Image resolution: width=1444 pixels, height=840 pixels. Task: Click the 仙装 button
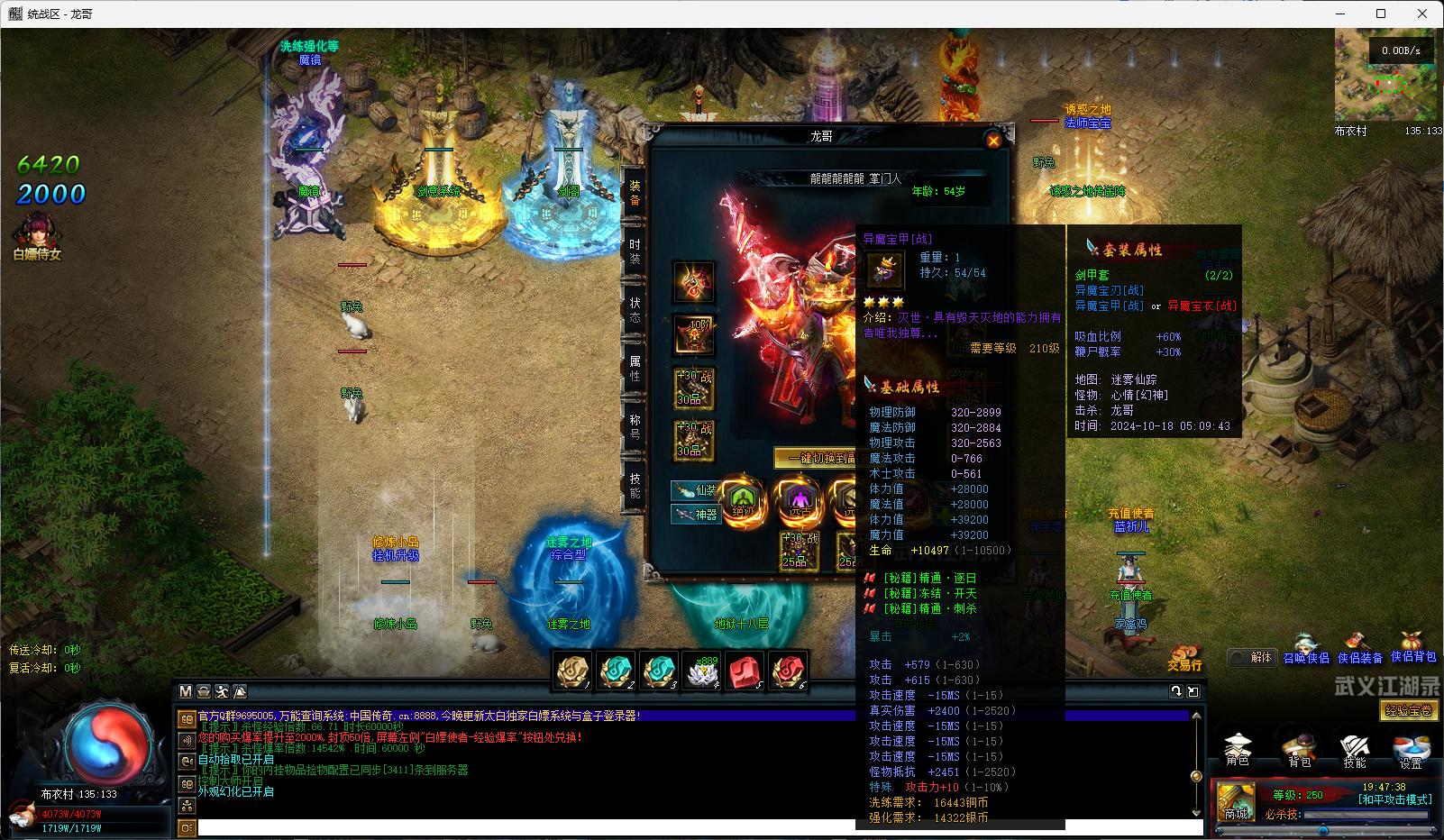point(695,491)
